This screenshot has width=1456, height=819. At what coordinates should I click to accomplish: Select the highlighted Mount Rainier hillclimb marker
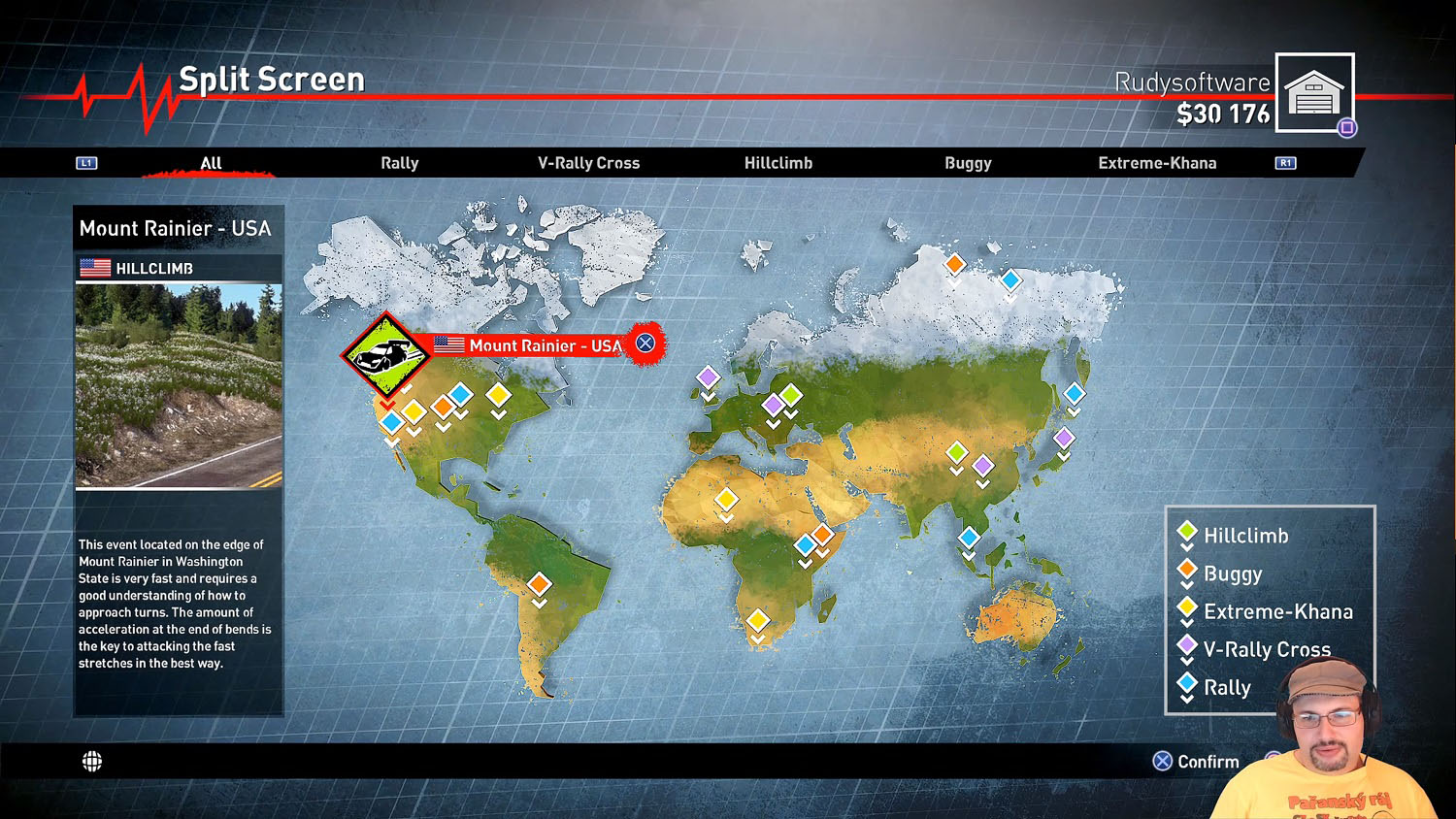pyautogui.click(x=386, y=354)
